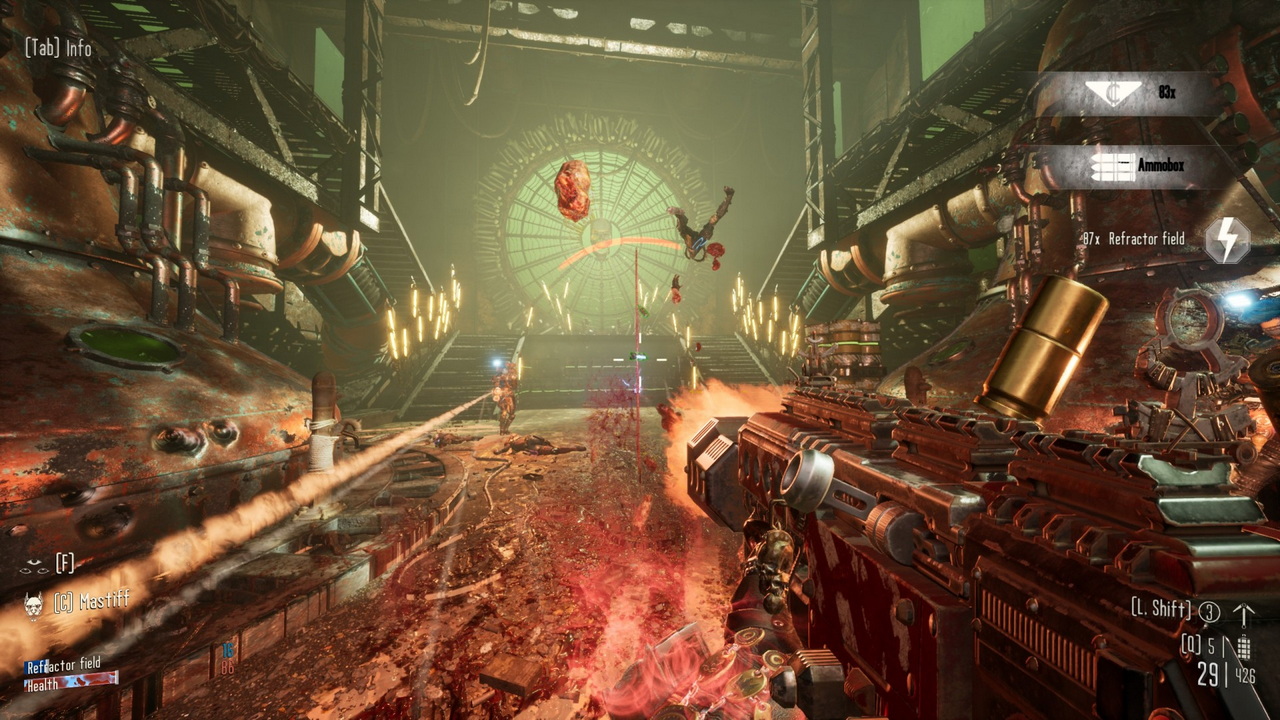Click the Refractor field lightning bolt icon
The height and width of the screenshot is (720, 1280).
(x=1226, y=240)
